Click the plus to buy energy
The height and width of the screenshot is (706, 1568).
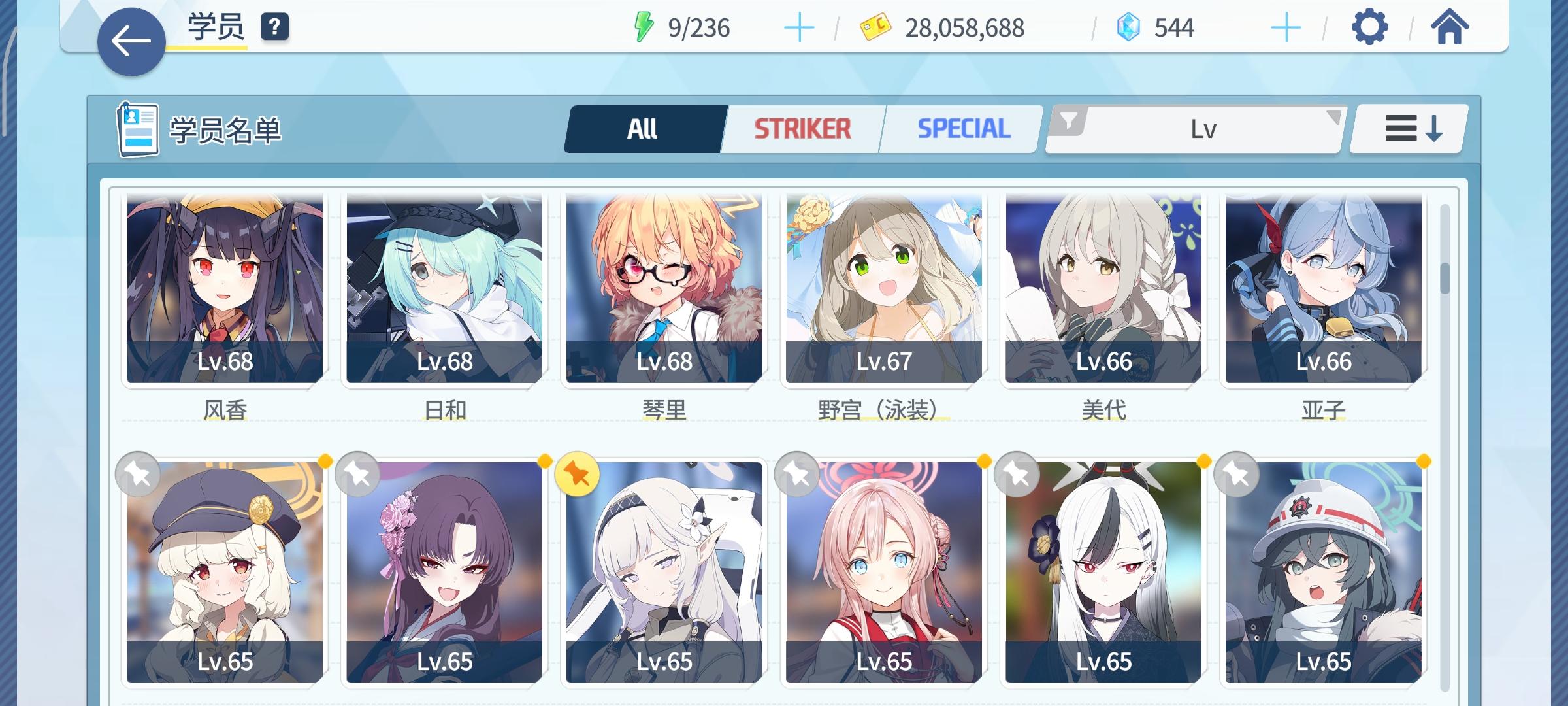(x=800, y=26)
